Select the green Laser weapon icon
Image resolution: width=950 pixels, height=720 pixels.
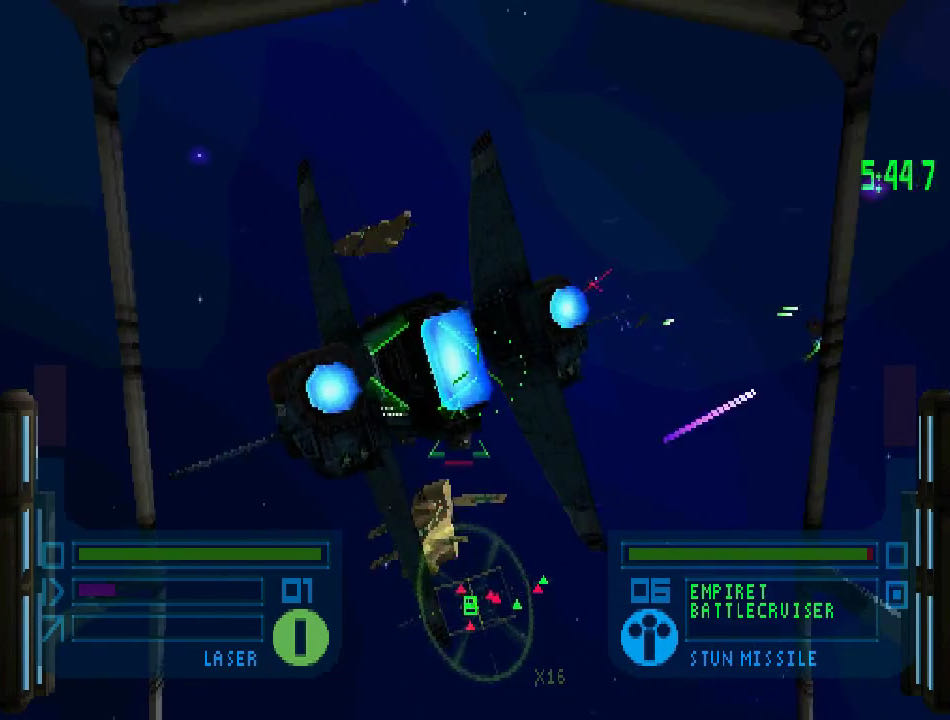[301, 637]
